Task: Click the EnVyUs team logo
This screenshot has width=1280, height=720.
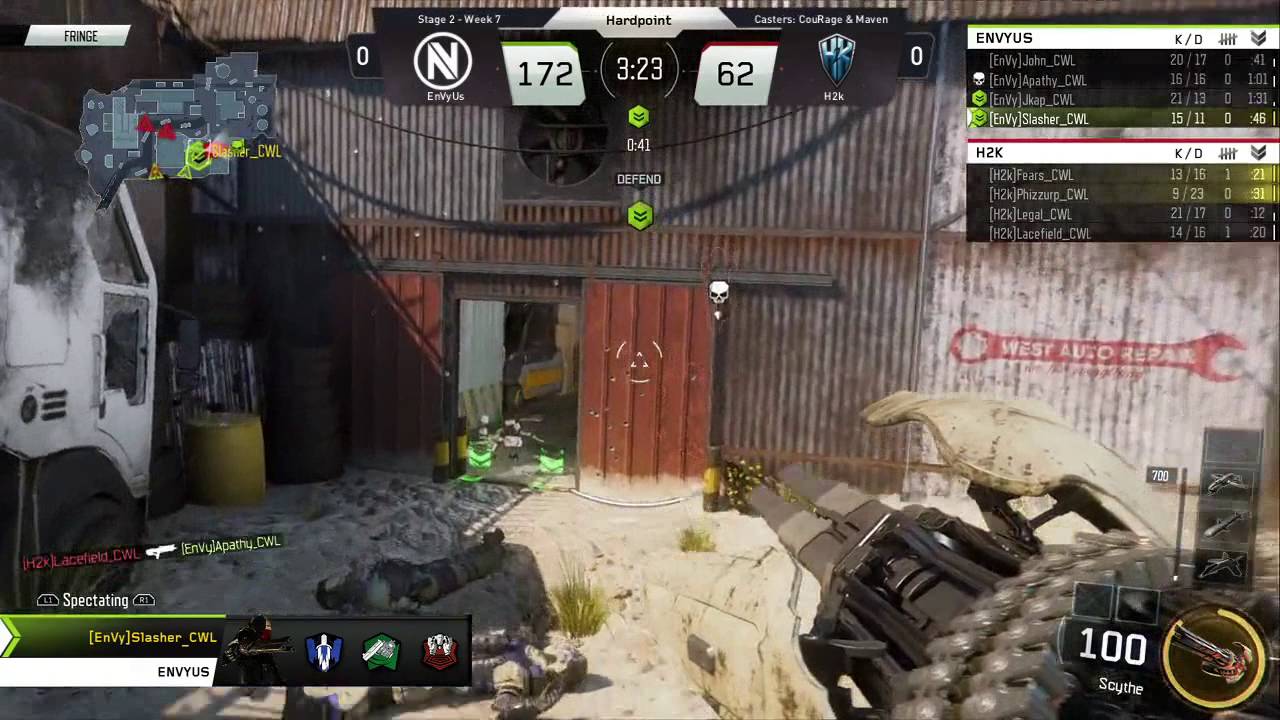Action: point(445,60)
